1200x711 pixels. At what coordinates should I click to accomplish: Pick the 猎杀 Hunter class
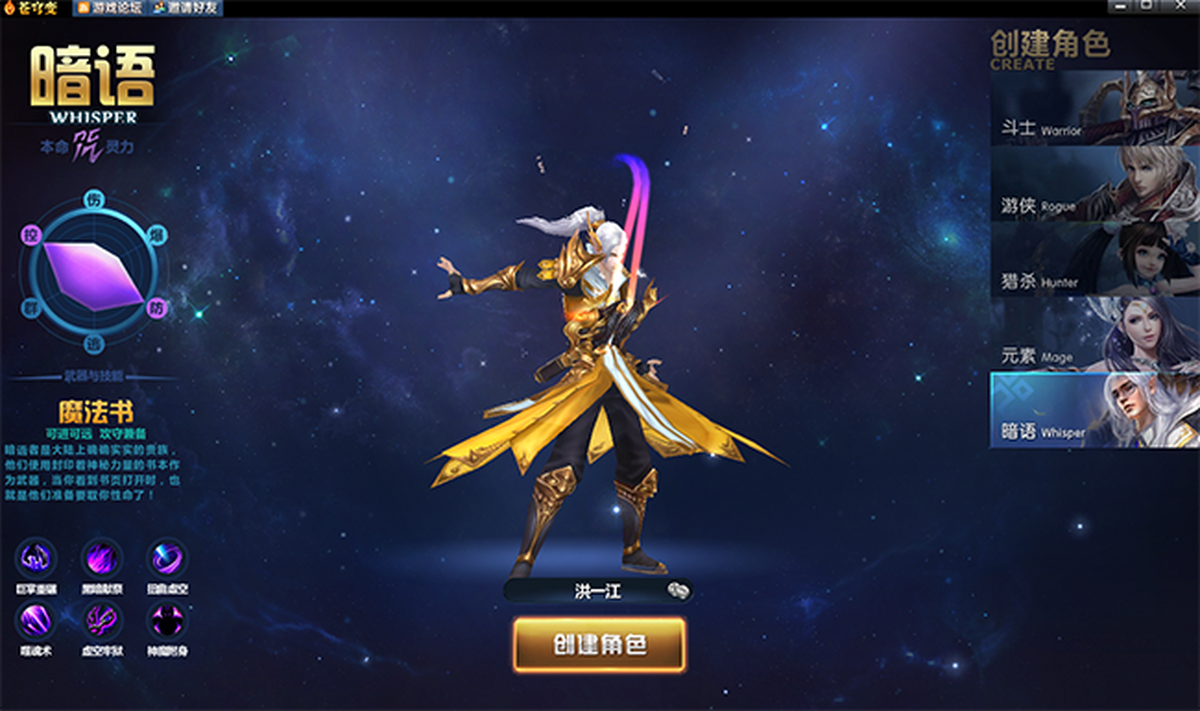click(x=1094, y=259)
